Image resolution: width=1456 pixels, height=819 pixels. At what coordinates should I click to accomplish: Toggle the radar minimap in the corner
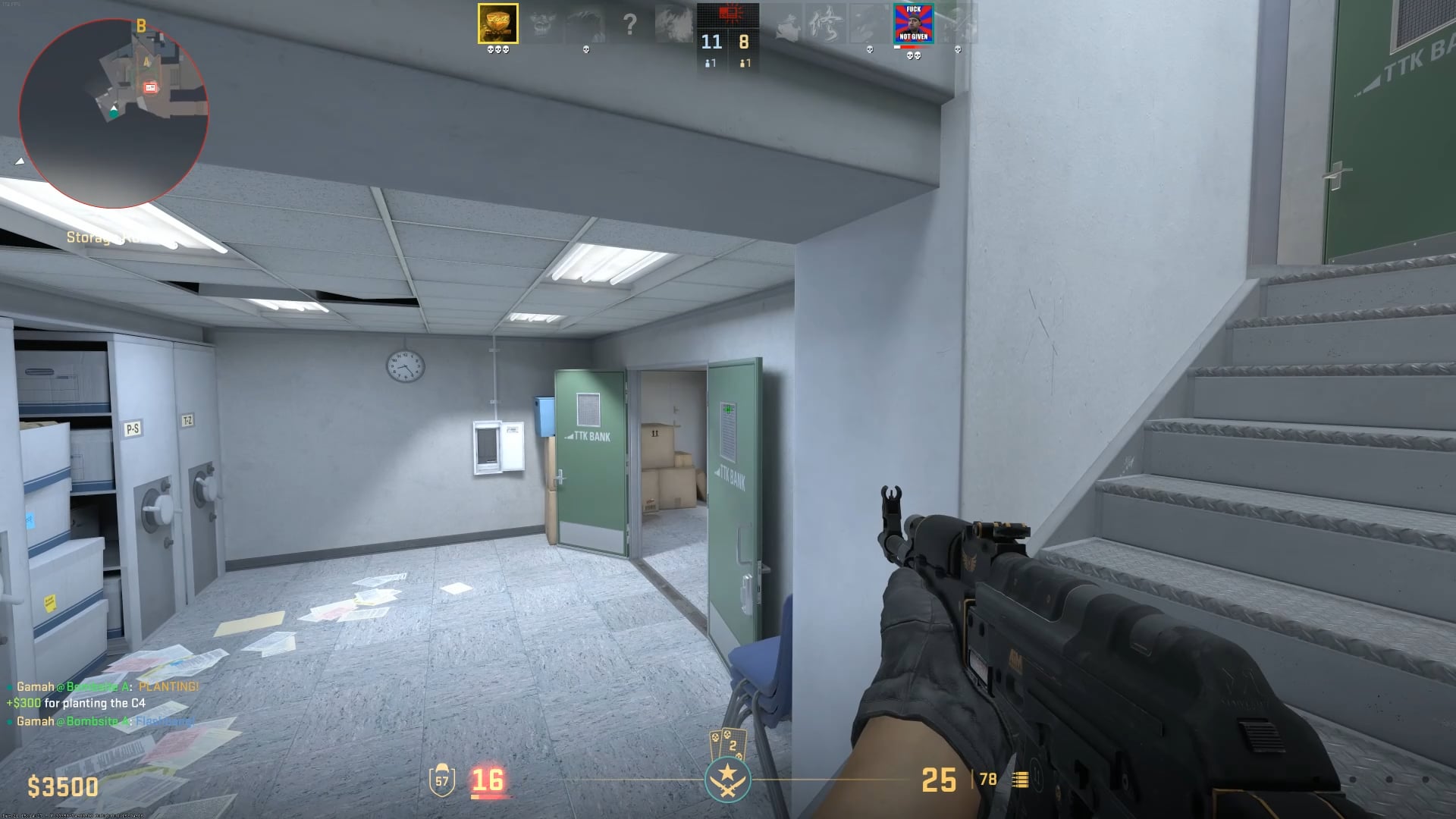[112, 114]
